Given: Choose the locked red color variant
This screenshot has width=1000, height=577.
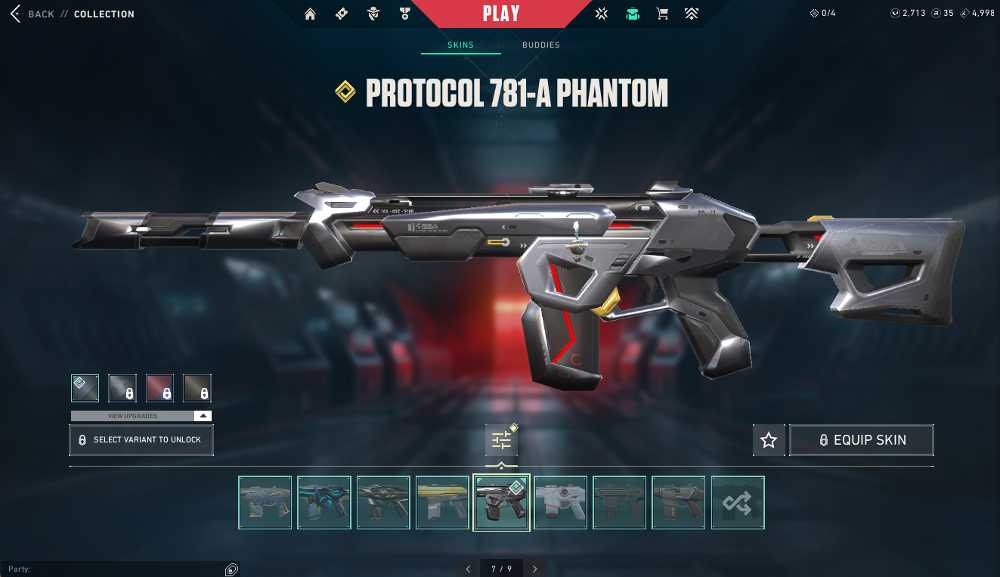Looking at the screenshot, I should (x=160, y=388).
